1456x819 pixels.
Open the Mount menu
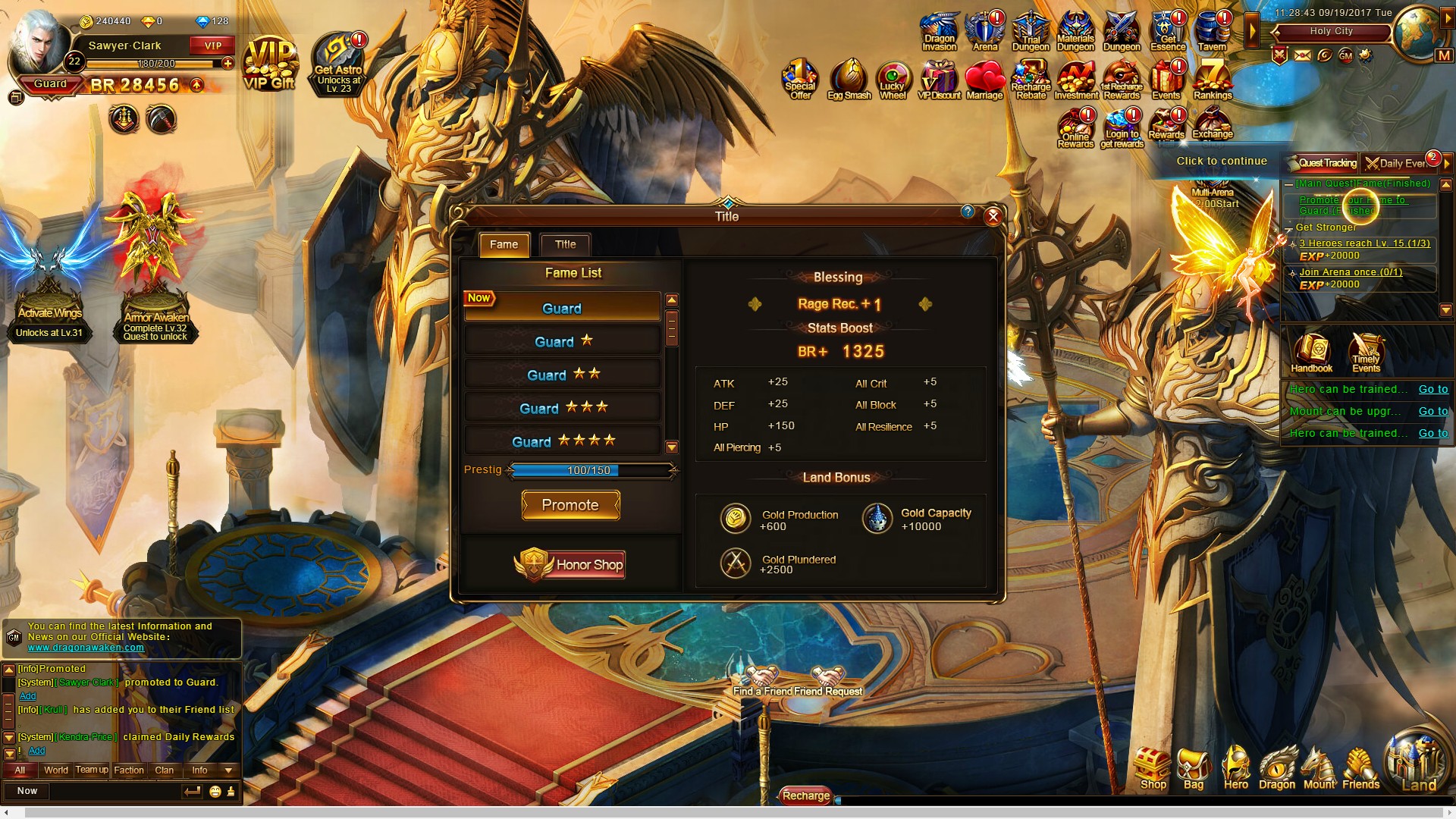tap(1319, 770)
